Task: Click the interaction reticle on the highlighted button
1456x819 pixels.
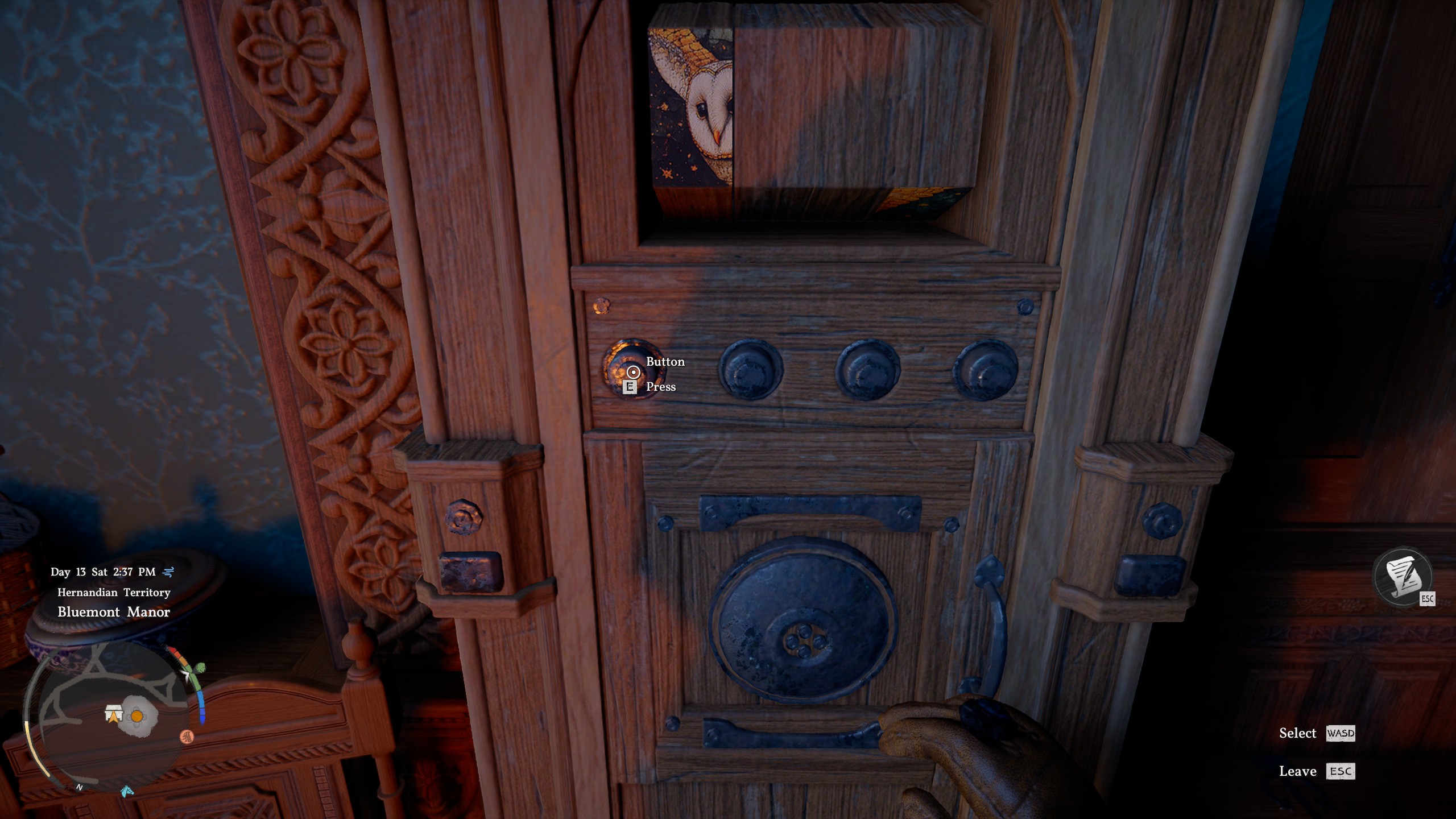Action: click(633, 372)
